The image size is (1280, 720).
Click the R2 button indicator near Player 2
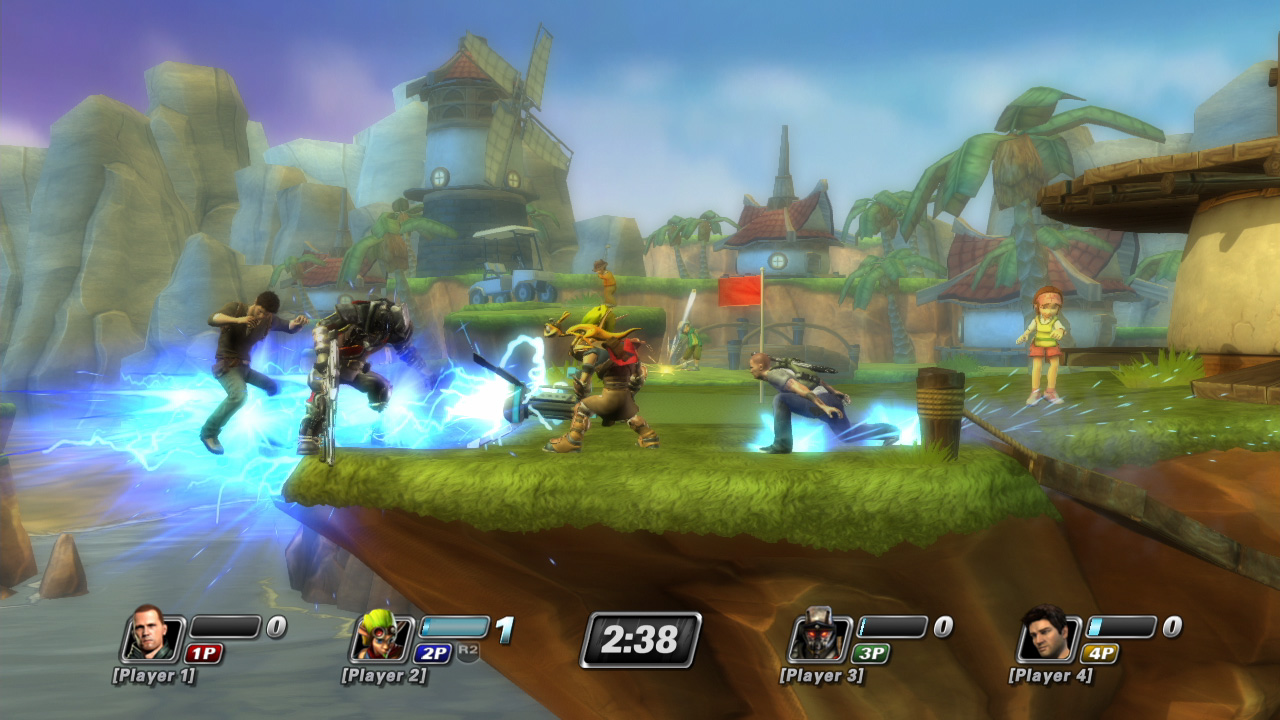click(x=467, y=651)
